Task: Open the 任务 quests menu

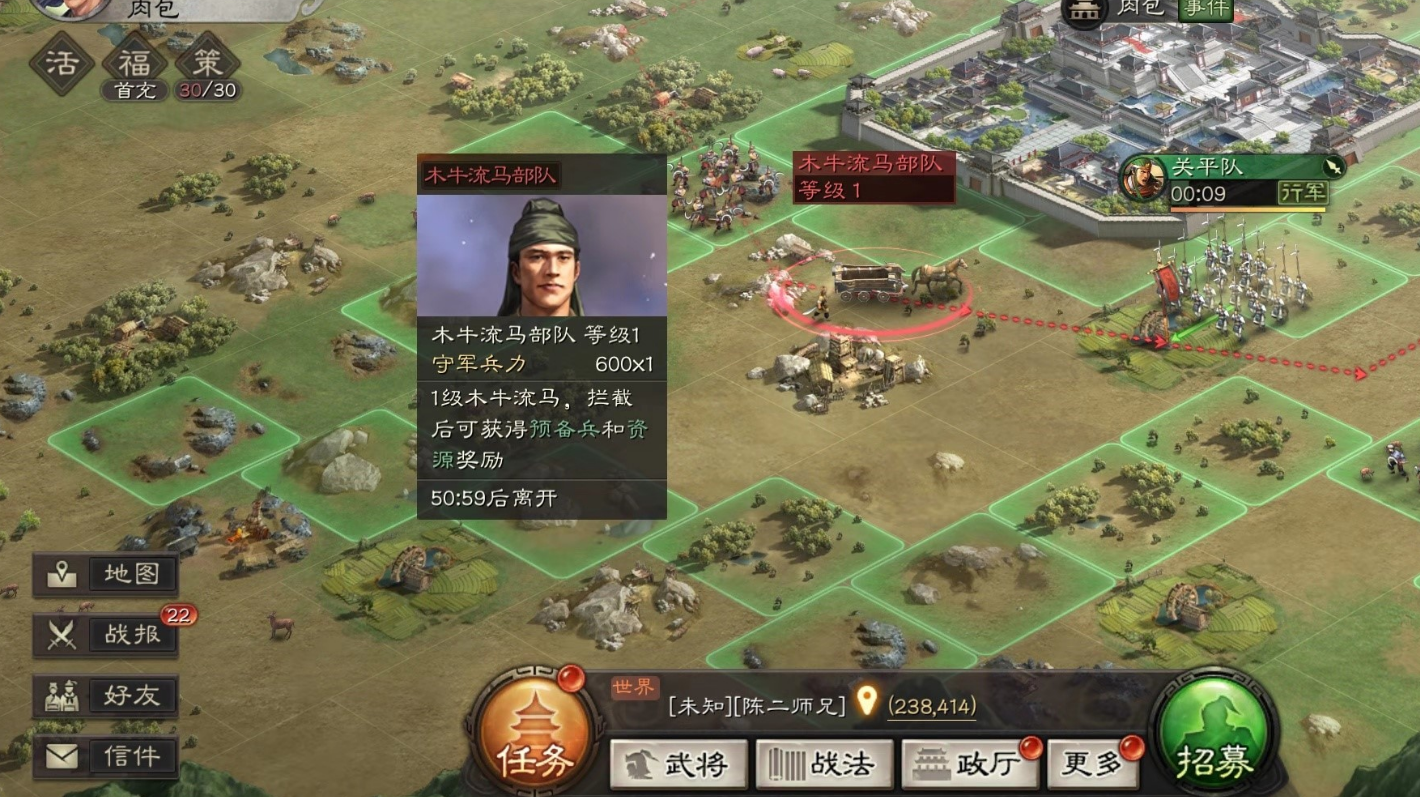Action: click(534, 732)
